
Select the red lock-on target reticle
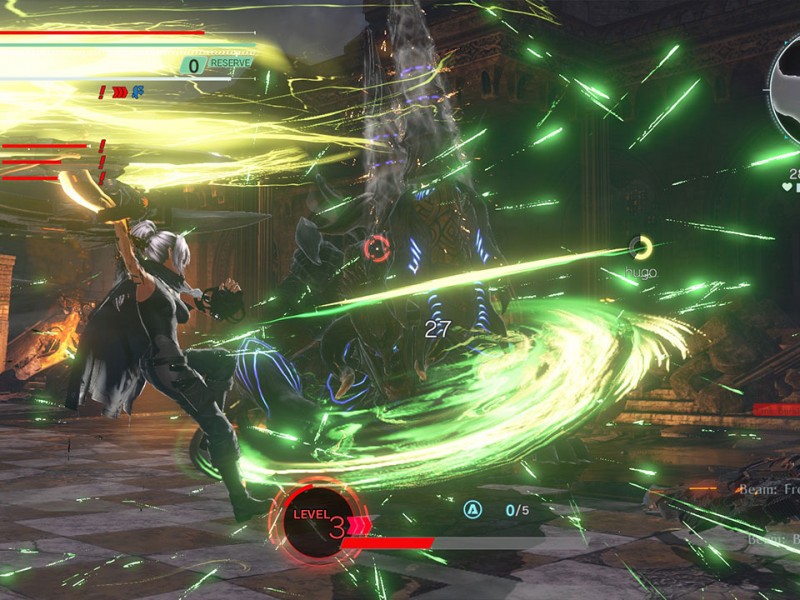(x=377, y=249)
